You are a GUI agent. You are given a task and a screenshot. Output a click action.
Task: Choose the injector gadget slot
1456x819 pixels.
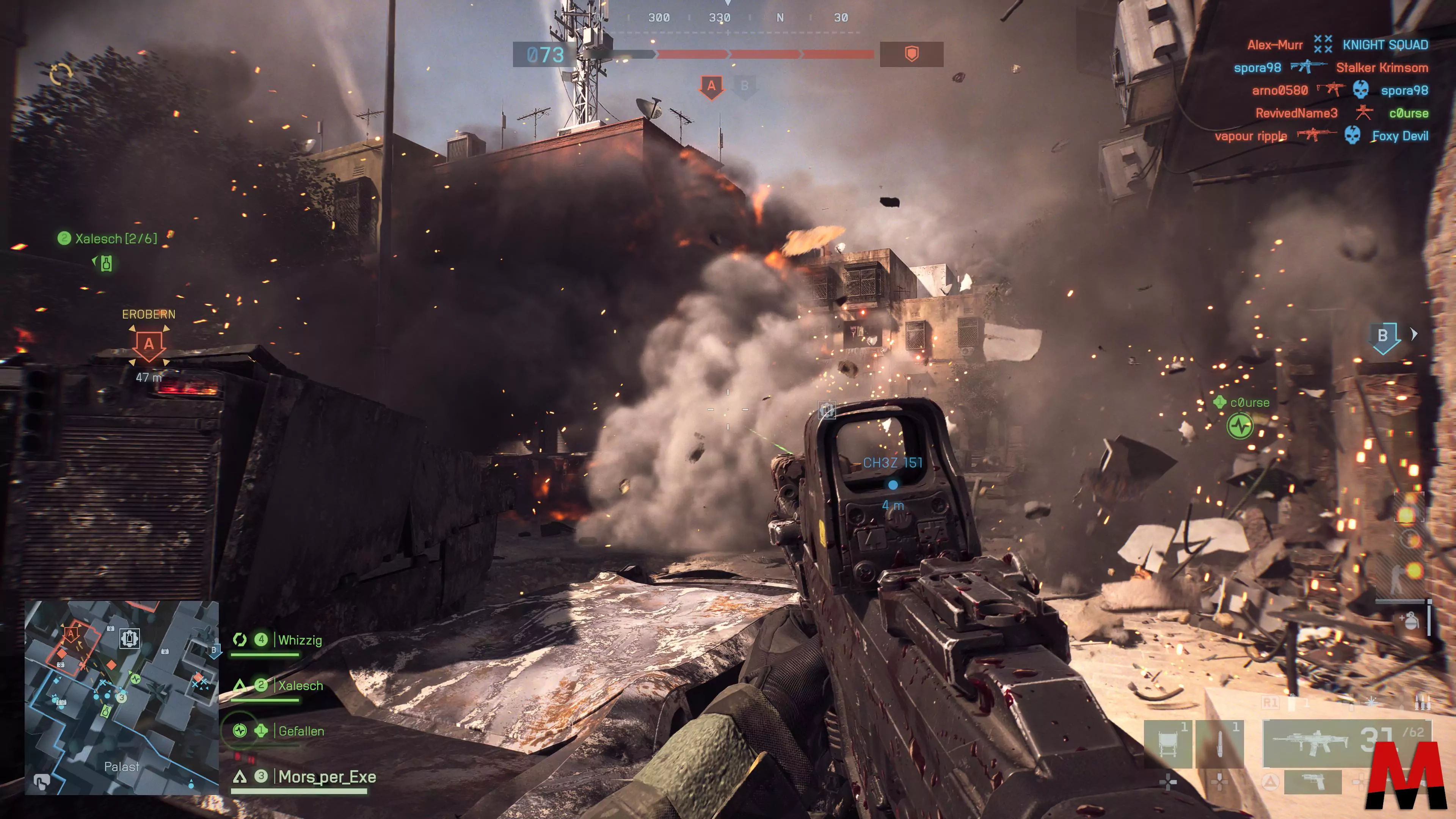[1220, 744]
